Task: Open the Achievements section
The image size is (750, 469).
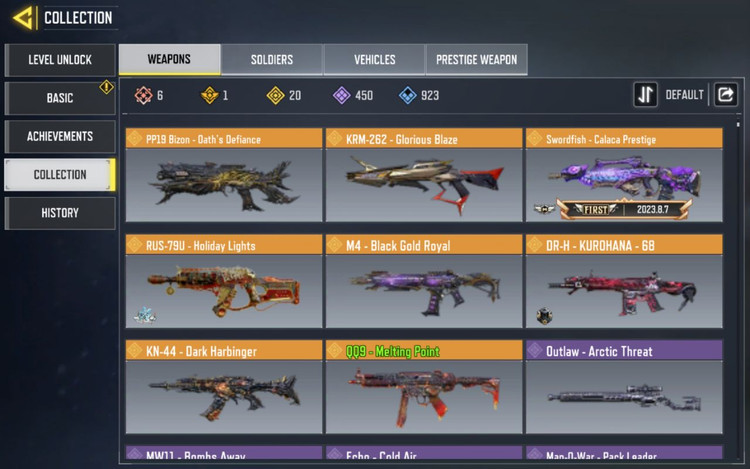Action: (x=60, y=136)
